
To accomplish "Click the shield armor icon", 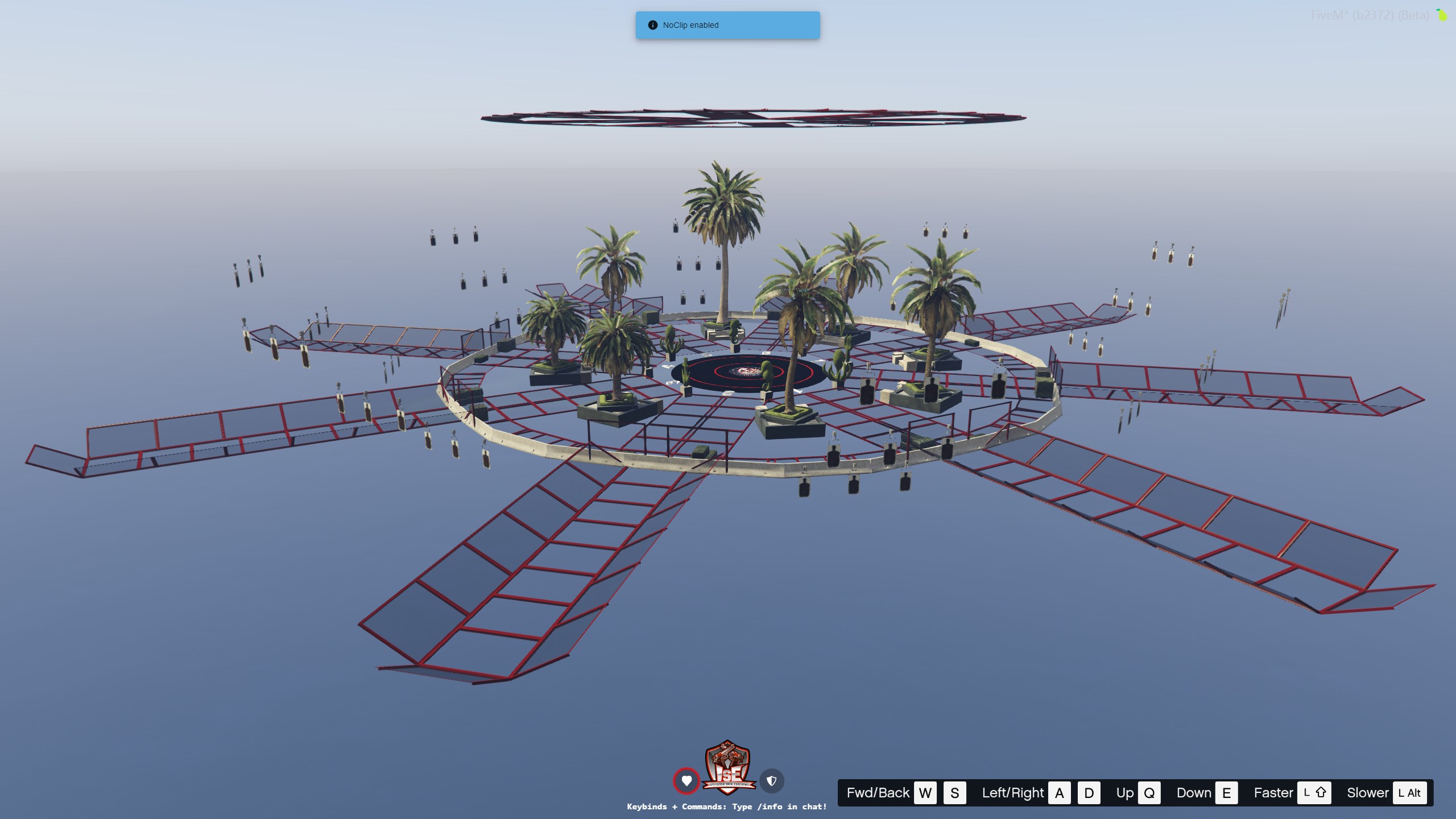I will [x=772, y=781].
